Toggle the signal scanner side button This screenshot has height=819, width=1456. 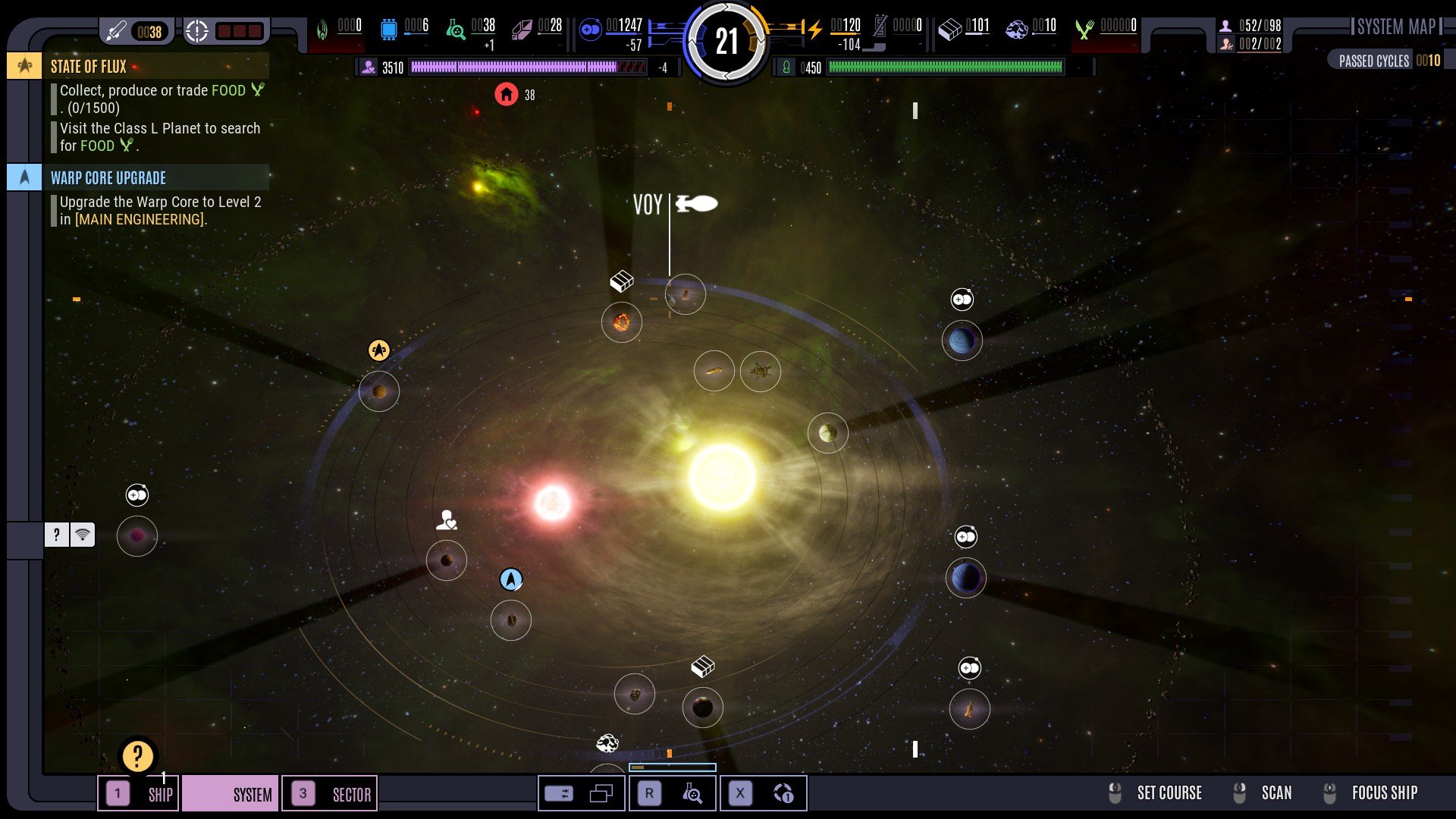pos(83,535)
